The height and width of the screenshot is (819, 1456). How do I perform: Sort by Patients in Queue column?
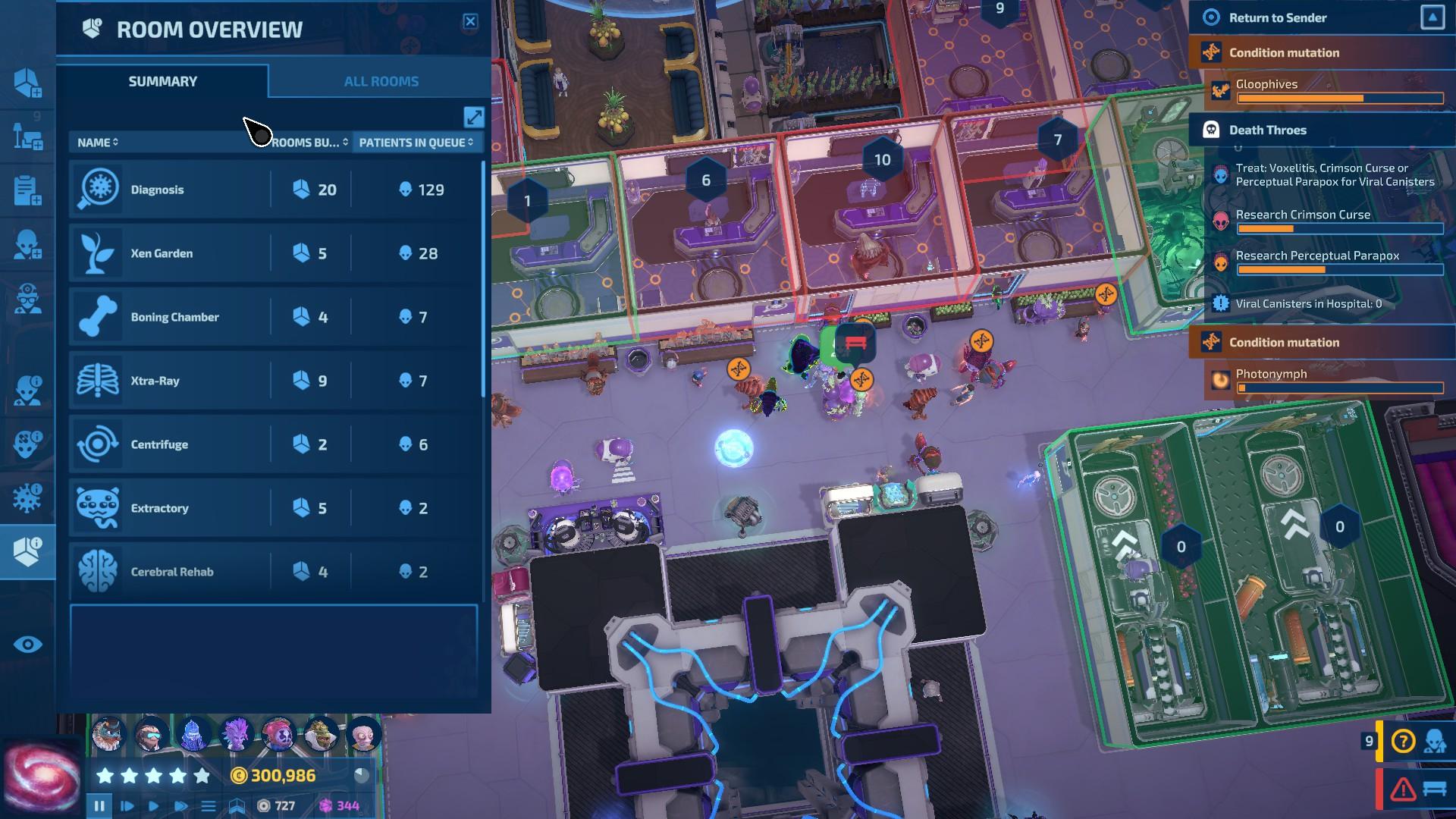pyautogui.click(x=416, y=143)
